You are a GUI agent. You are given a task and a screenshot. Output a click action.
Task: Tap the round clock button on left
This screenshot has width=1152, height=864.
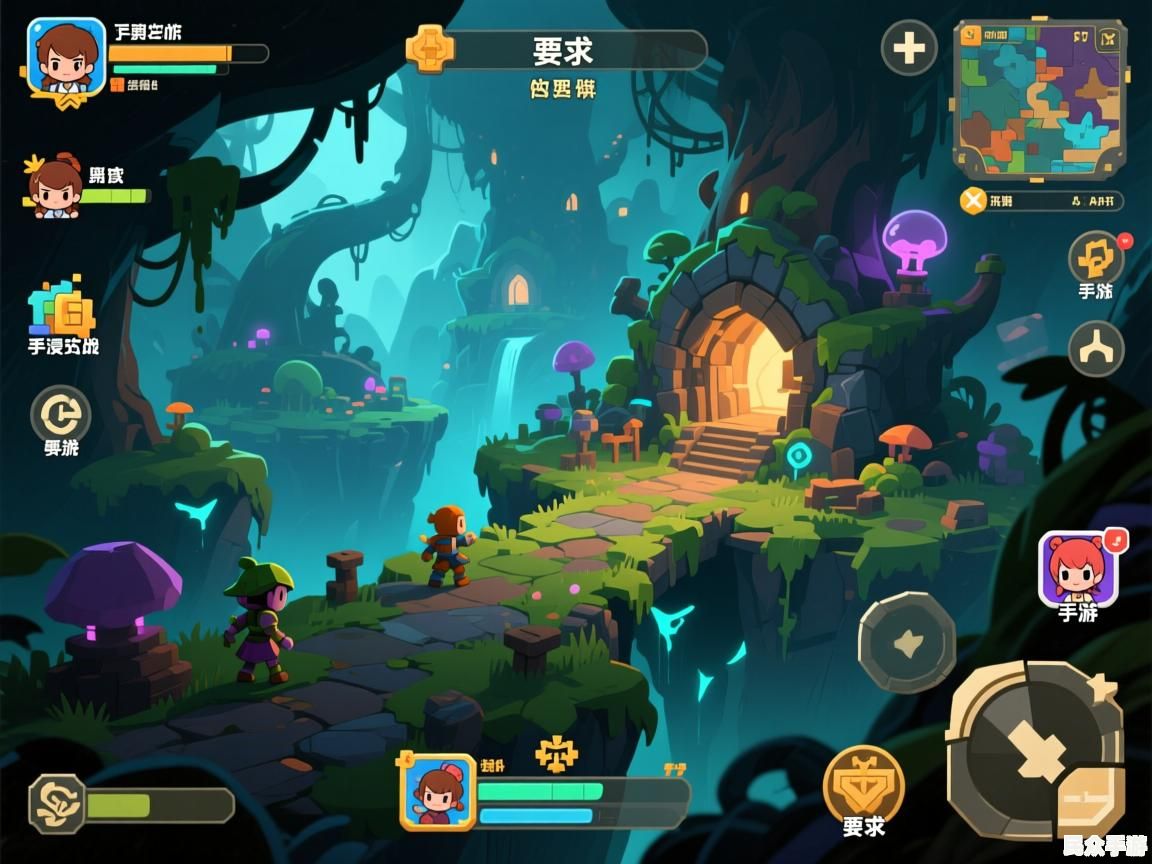point(60,414)
